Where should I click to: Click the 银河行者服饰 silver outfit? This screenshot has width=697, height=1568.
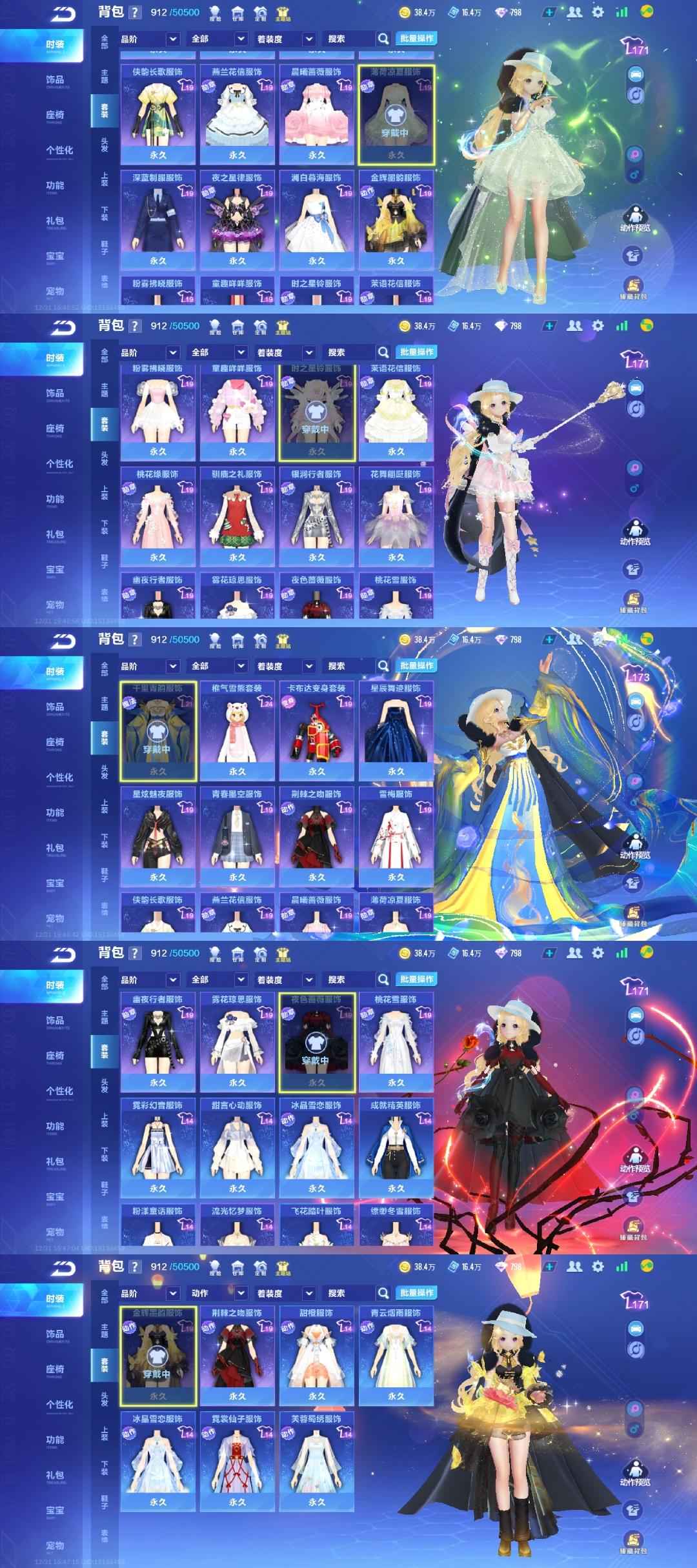click(317, 516)
